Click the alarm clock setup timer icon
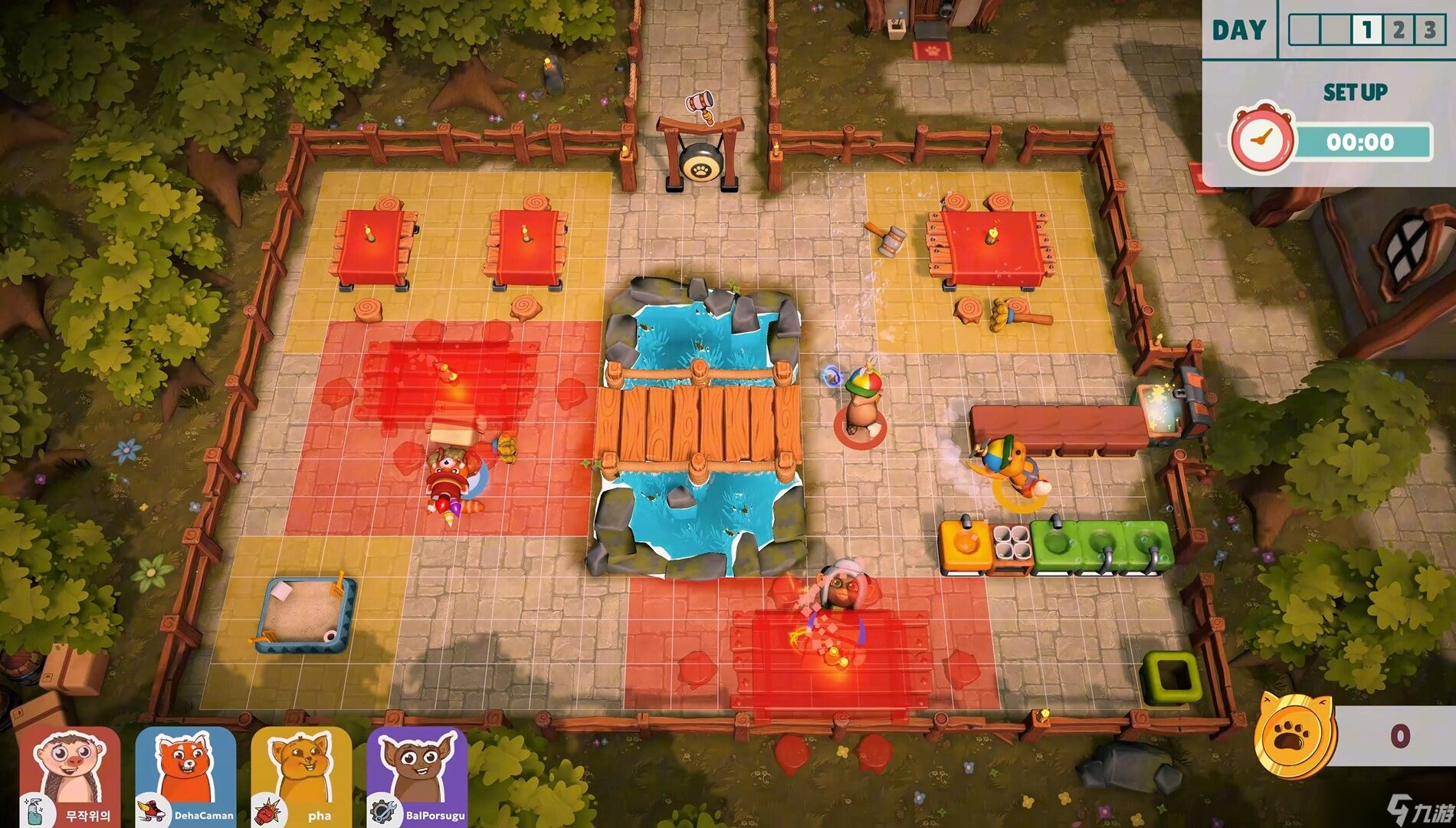This screenshot has width=1456, height=828. pyautogui.click(x=1261, y=140)
